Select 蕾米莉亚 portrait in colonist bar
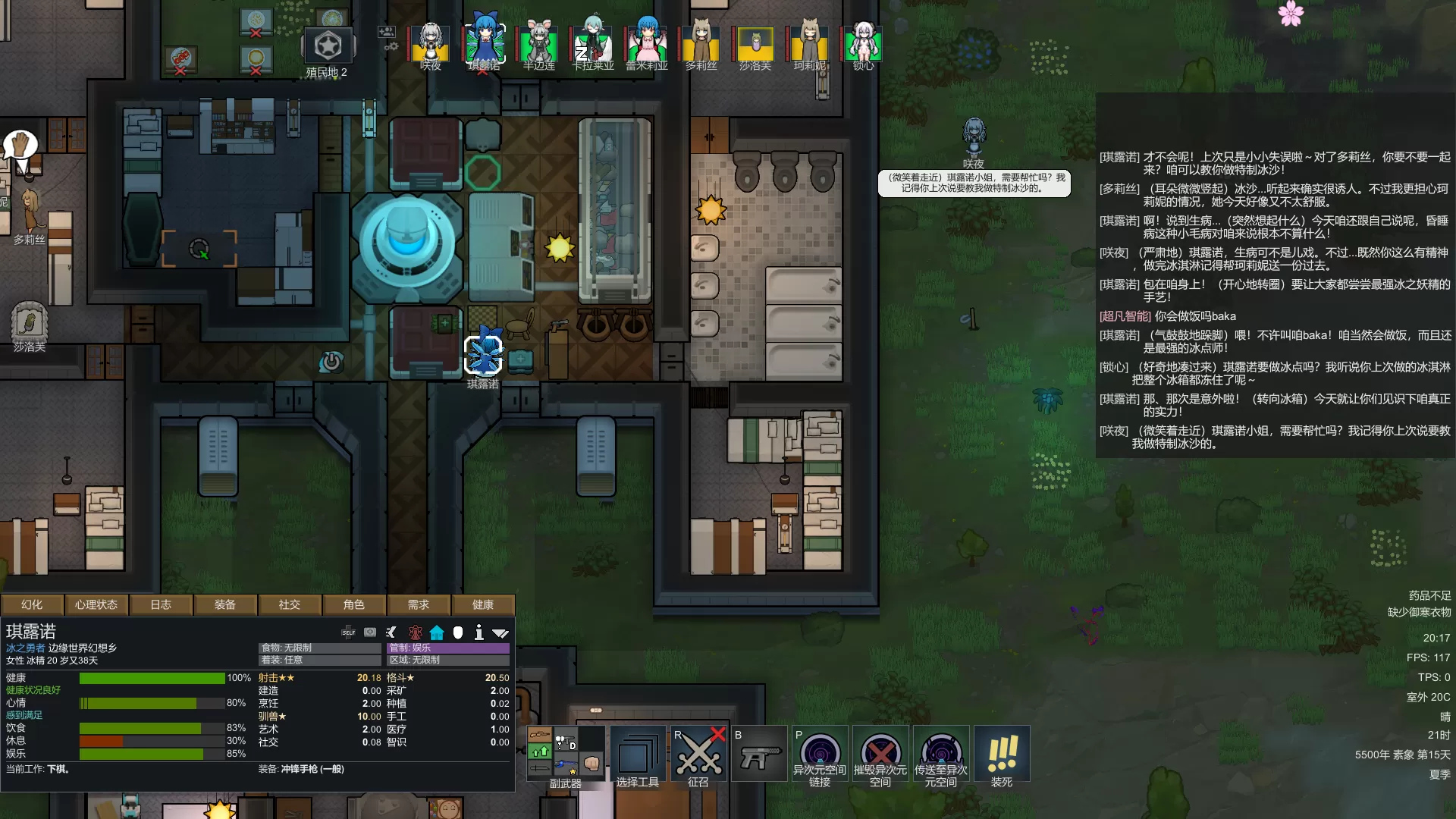 coord(646,44)
